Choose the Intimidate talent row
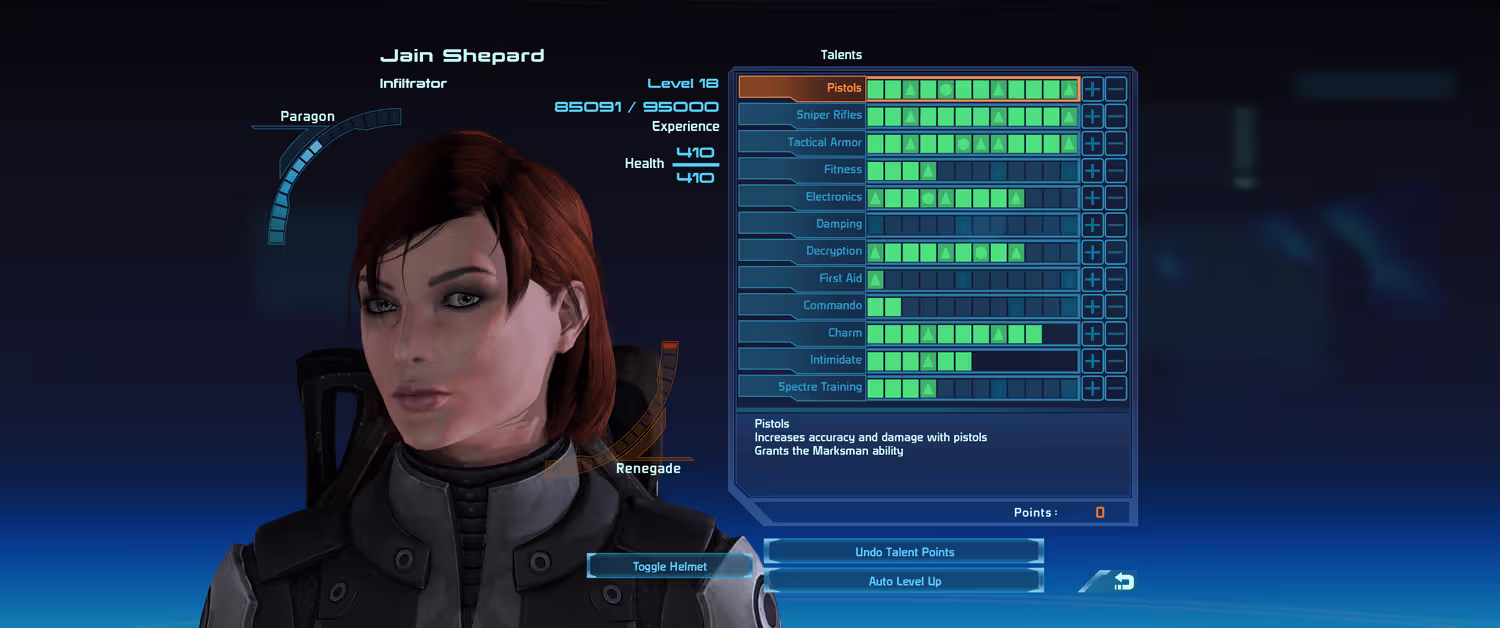This screenshot has width=1500, height=628. [x=801, y=360]
